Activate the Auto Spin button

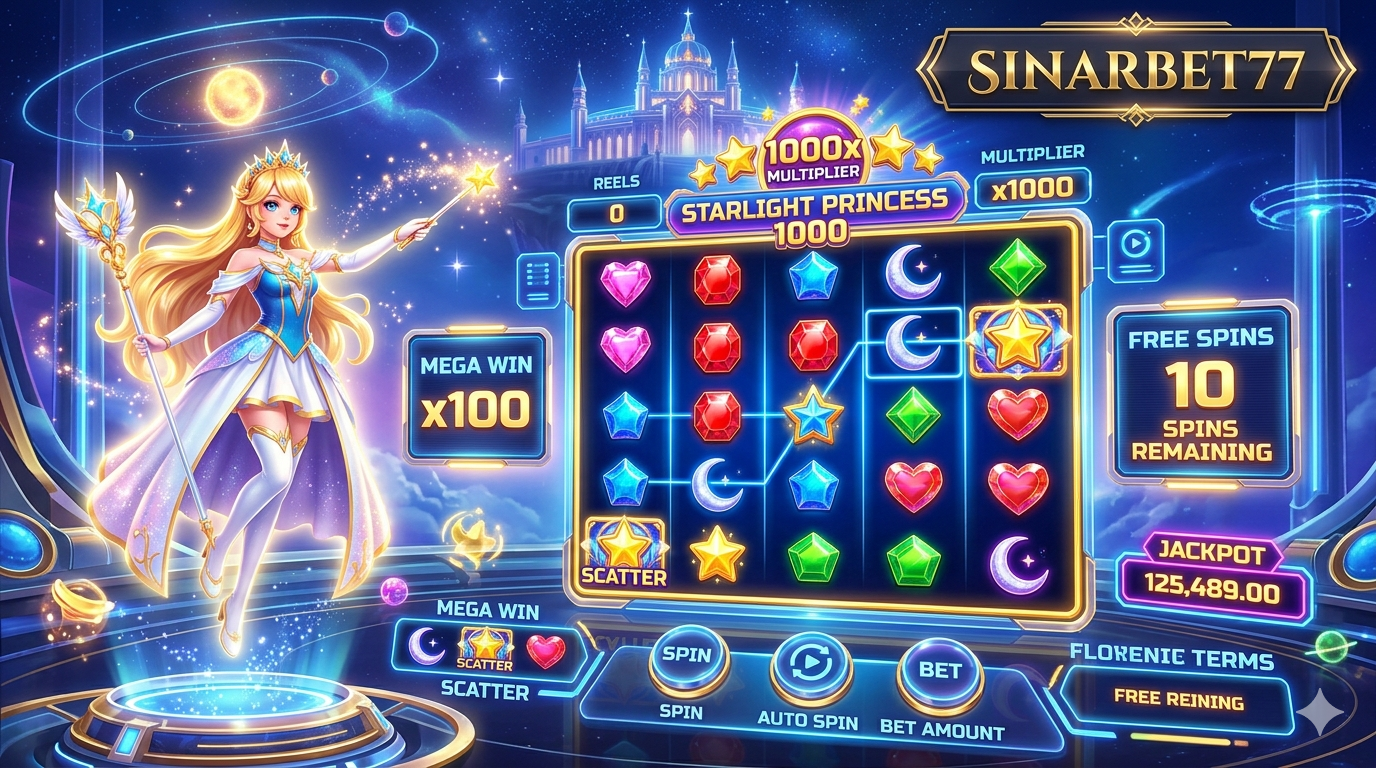[x=811, y=668]
